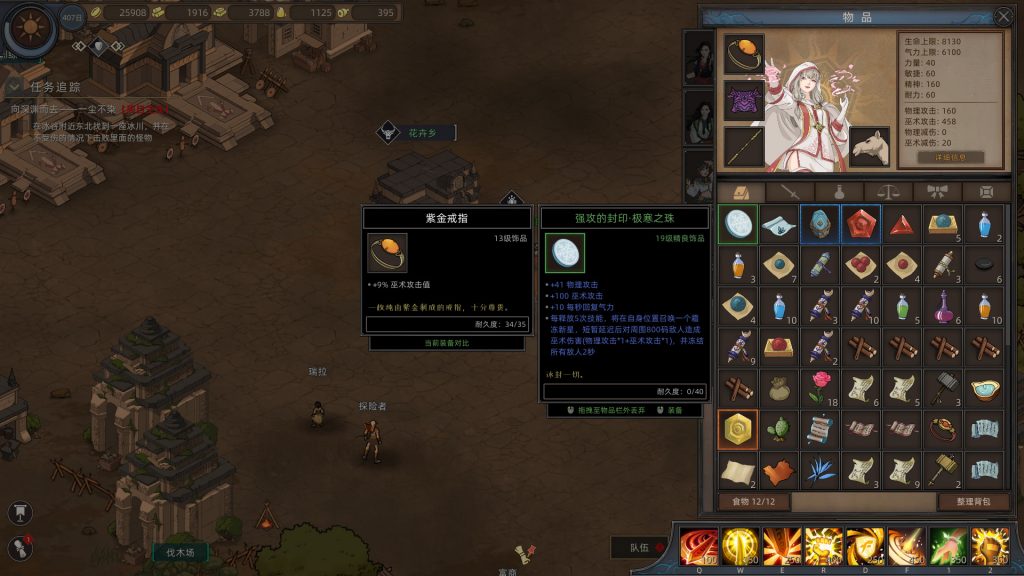Open the 队伍 team panel
This screenshot has width=1024, height=576.
[x=640, y=547]
